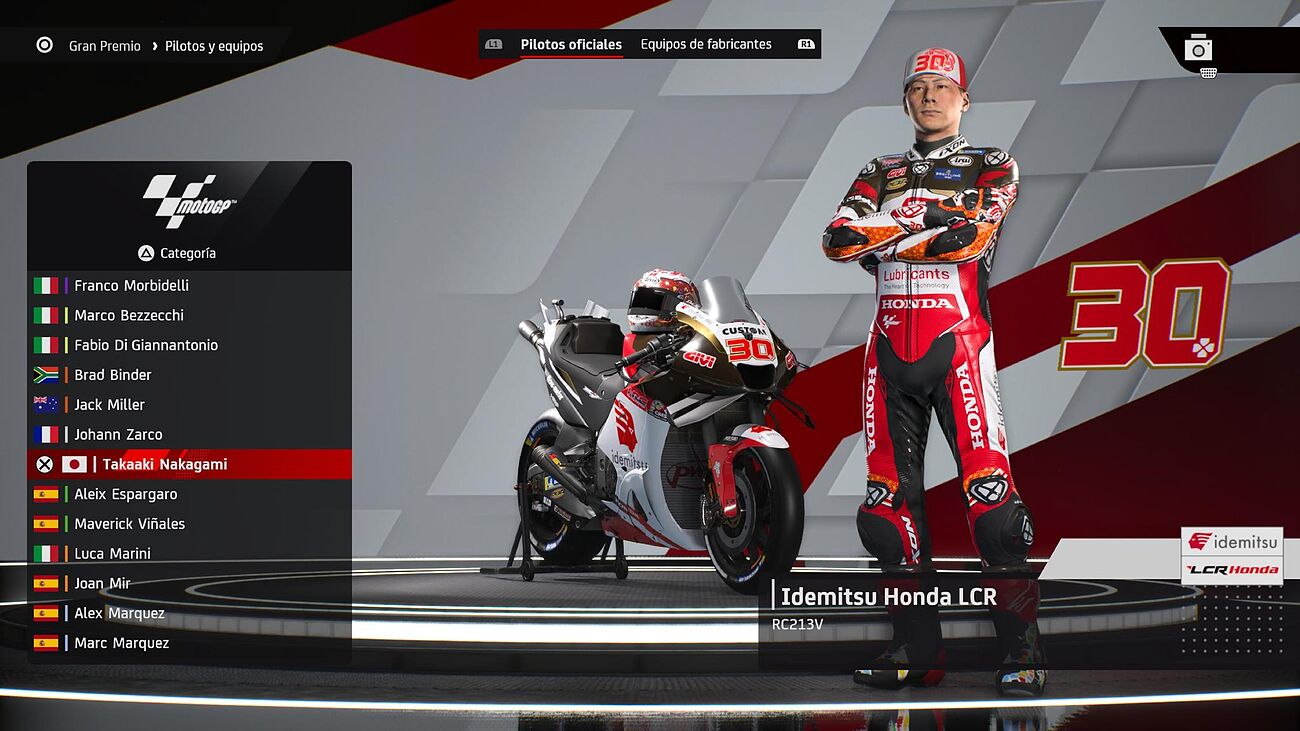Click the highlighted Takaaki Nakagami row
This screenshot has height=731, width=1300.
[165, 464]
